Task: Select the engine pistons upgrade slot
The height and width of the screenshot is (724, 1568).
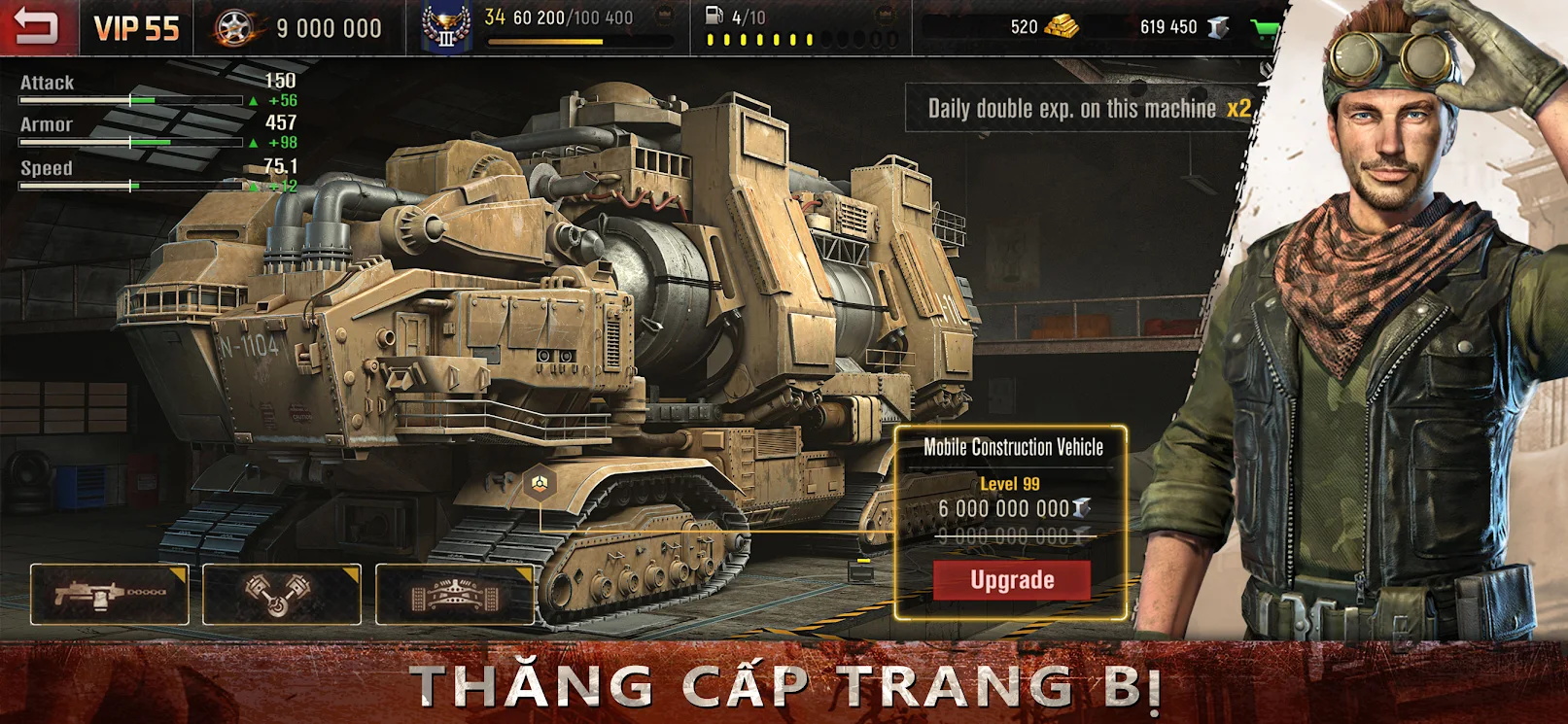Action: click(281, 594)
